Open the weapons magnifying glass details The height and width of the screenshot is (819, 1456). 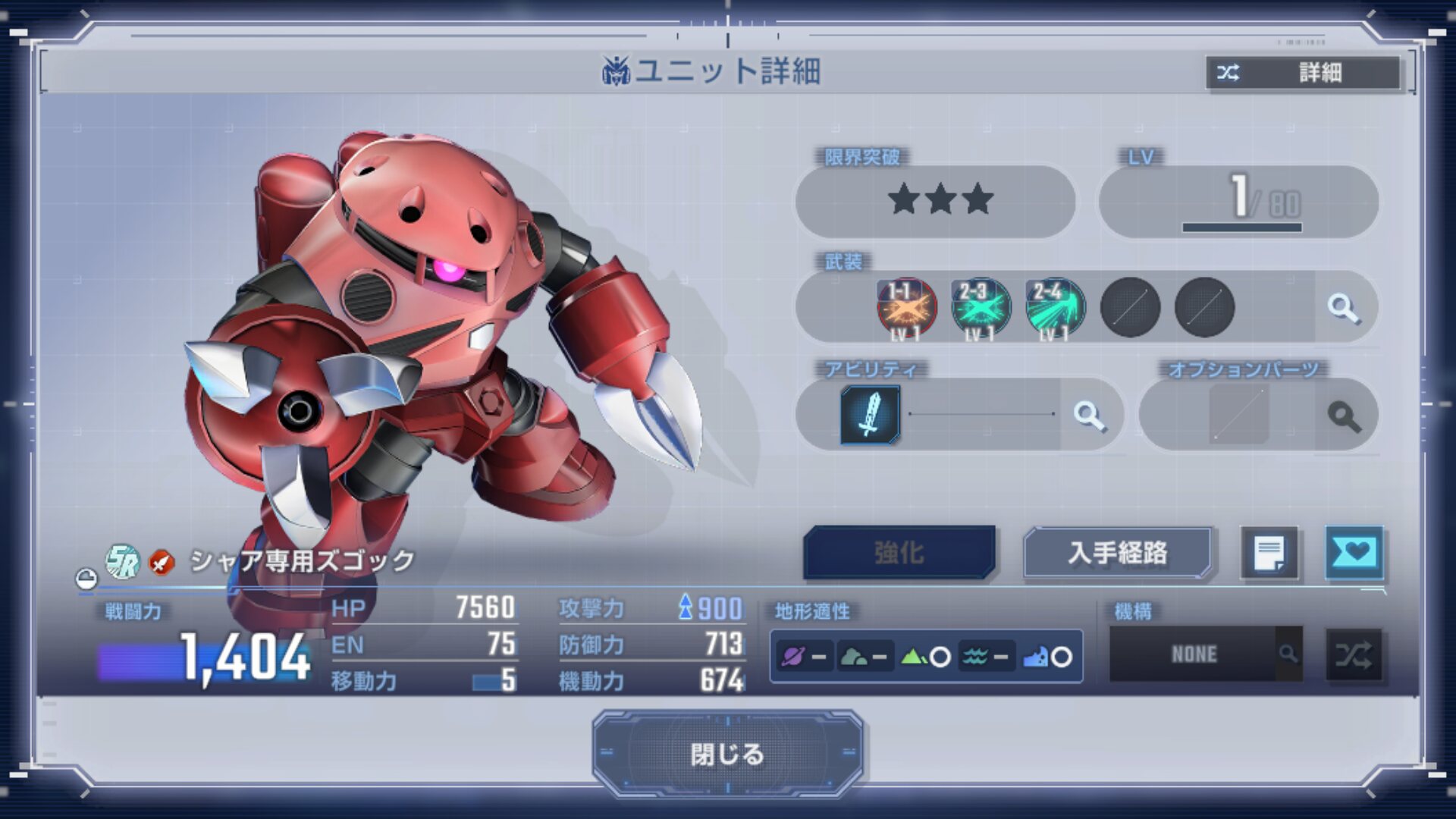click(x=1343, y=308)
